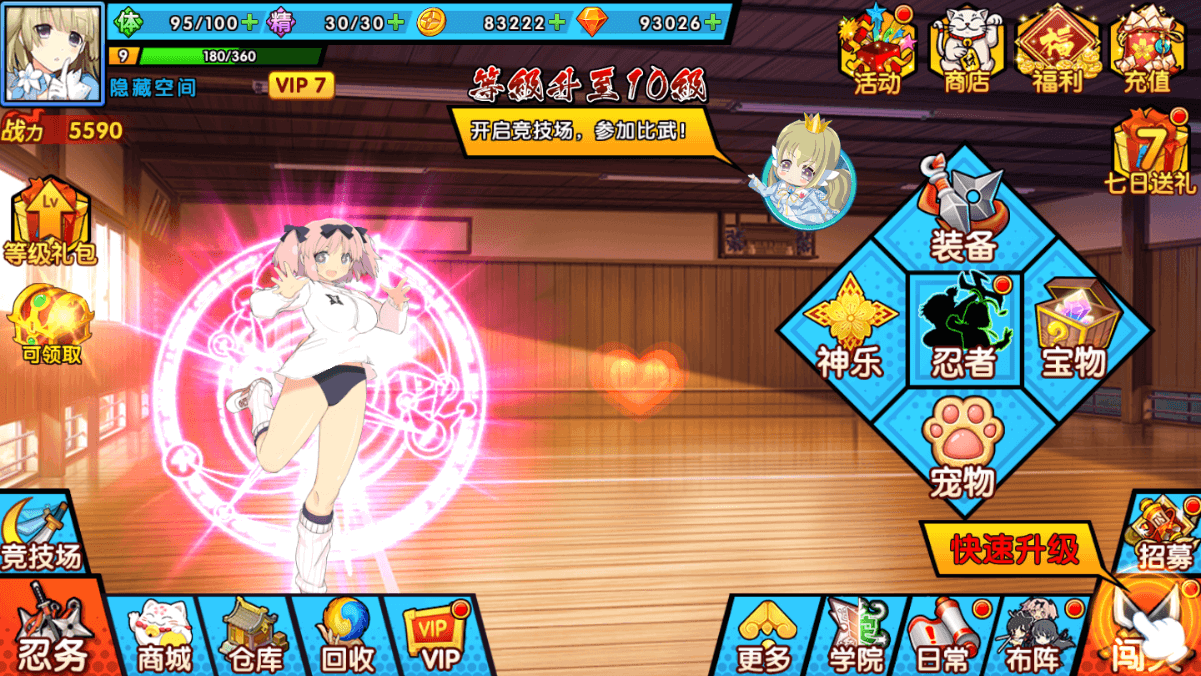The width and height of the screenshot is (1201, 676).
Task: Open the 等级礼包 level gift pack
Action: [50, 222]
